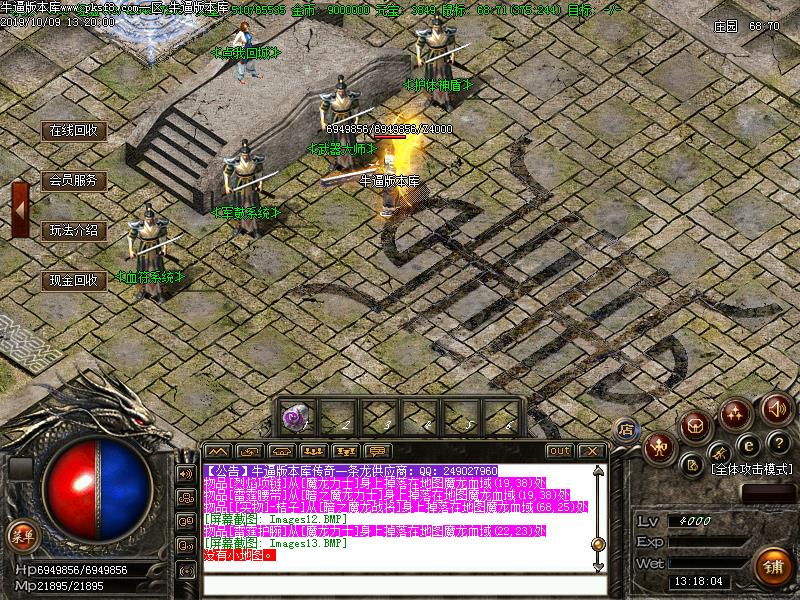Screen dimensions: 800x600
Task: Click the round 'e' icon button
Action: 746,444
